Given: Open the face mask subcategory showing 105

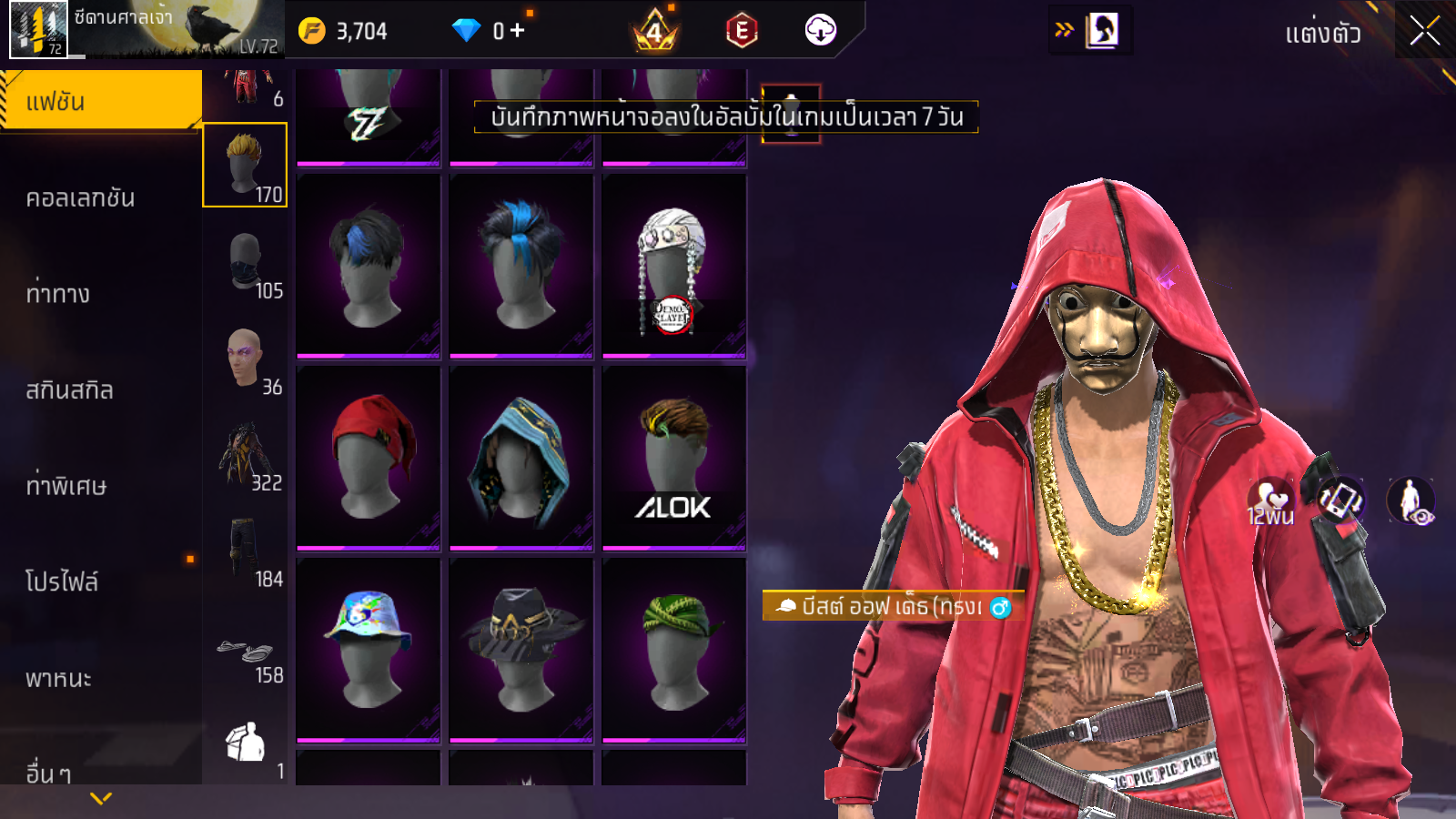Looking at the screenshot, I should pos(246,263).
